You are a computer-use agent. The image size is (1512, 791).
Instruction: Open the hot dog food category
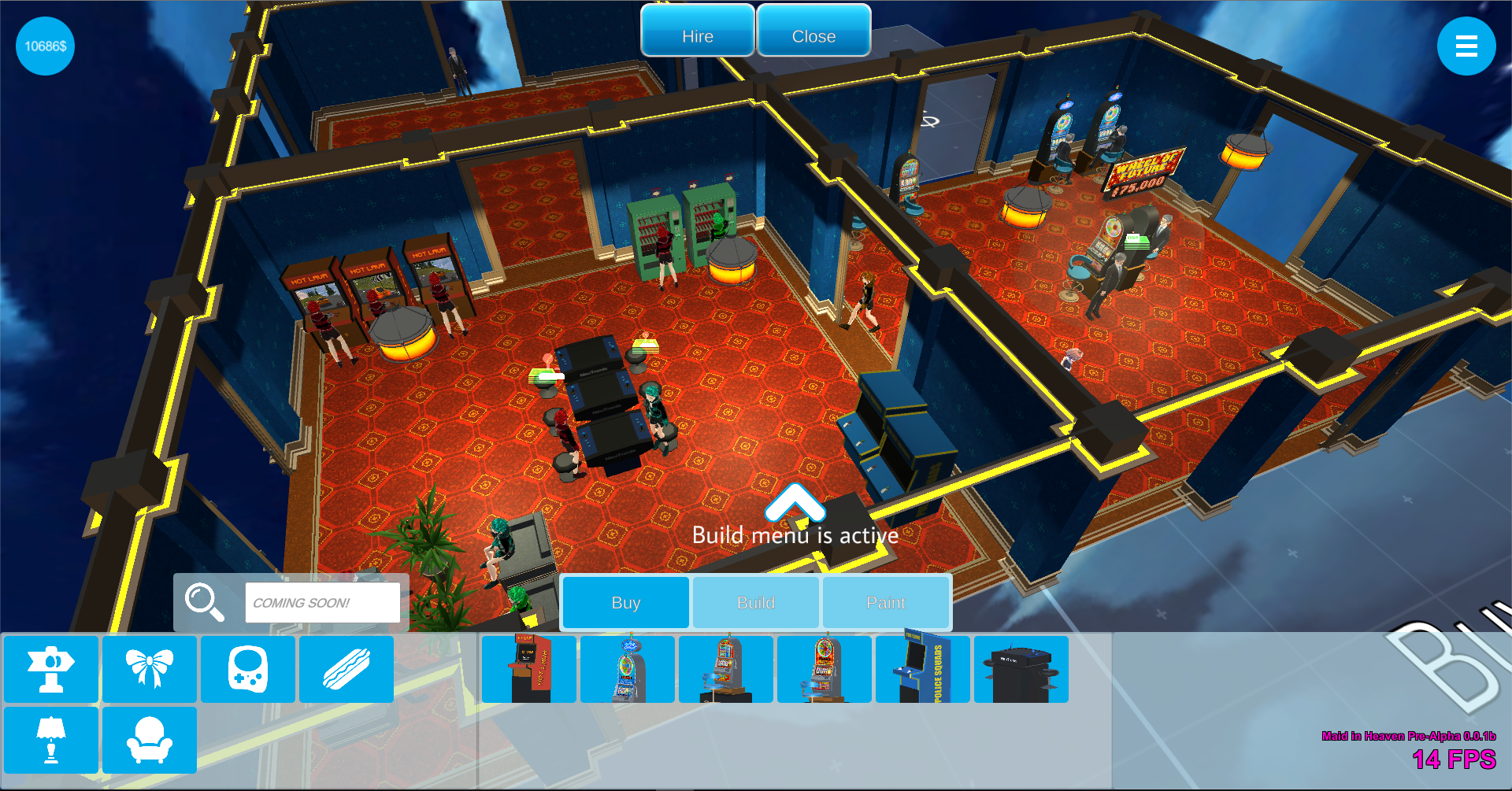click(x=346, y=669)
